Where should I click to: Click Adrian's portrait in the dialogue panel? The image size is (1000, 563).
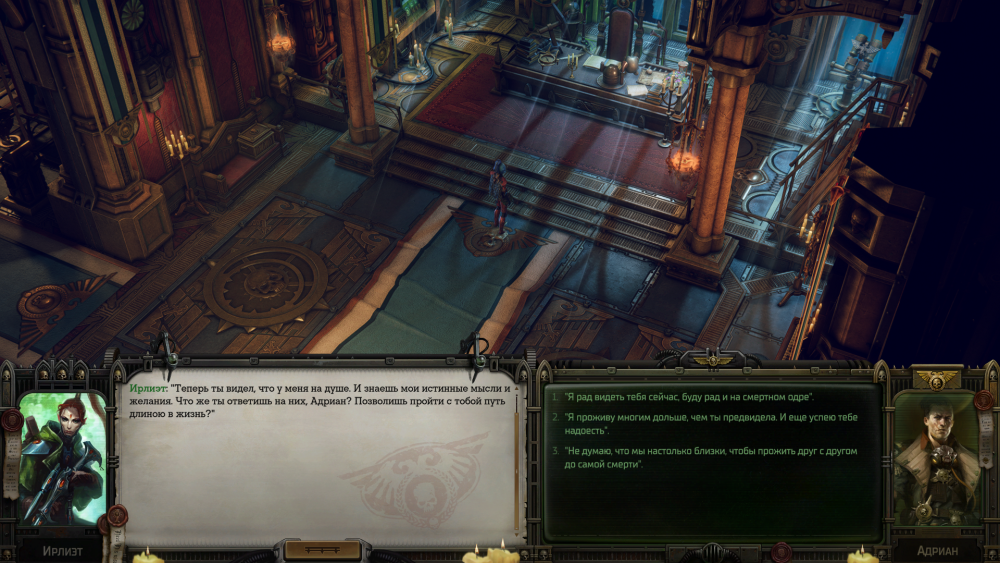936,458
